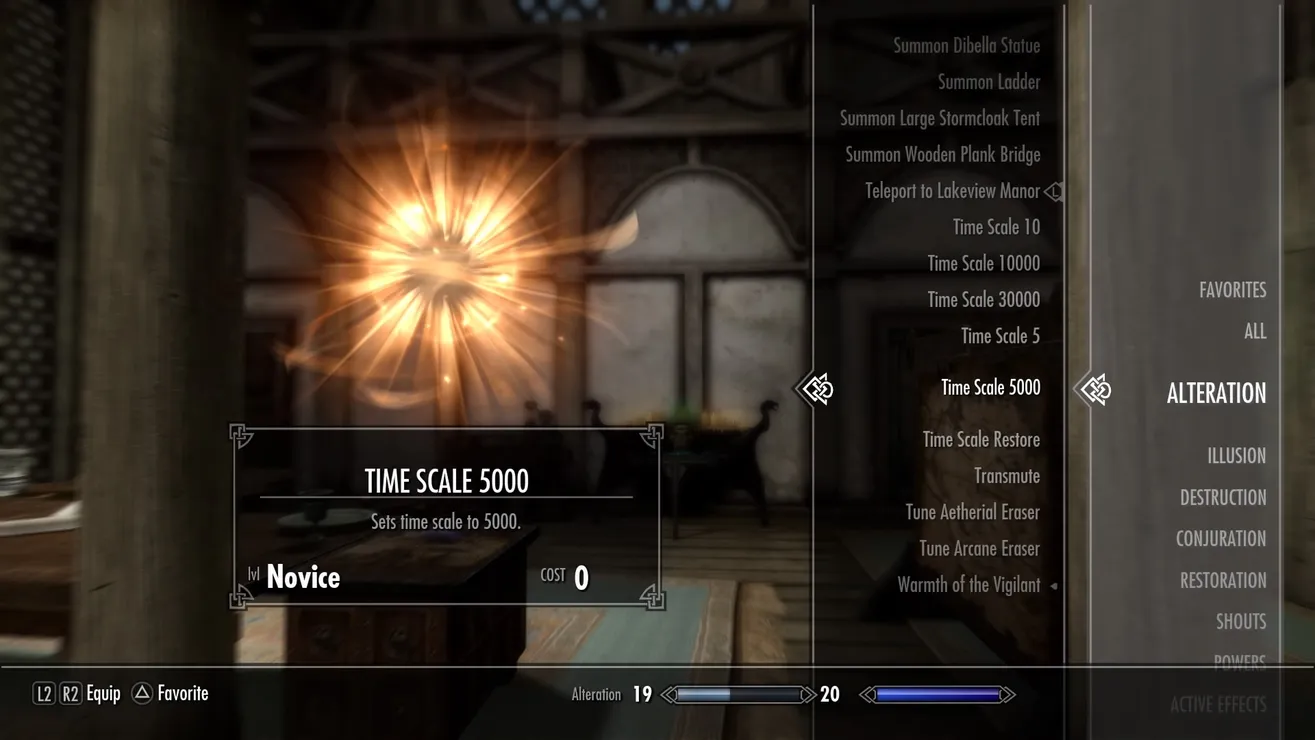Screen dimensions: 1315x740
Task: Show the Destruction spell category
Action: point(1222,498)
